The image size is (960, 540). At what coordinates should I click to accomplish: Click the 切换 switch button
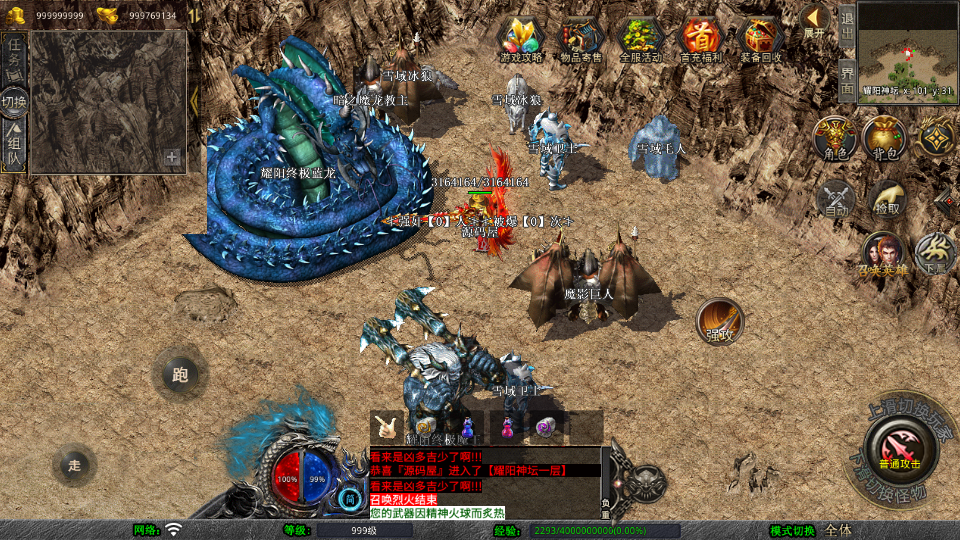coord(14,101)
